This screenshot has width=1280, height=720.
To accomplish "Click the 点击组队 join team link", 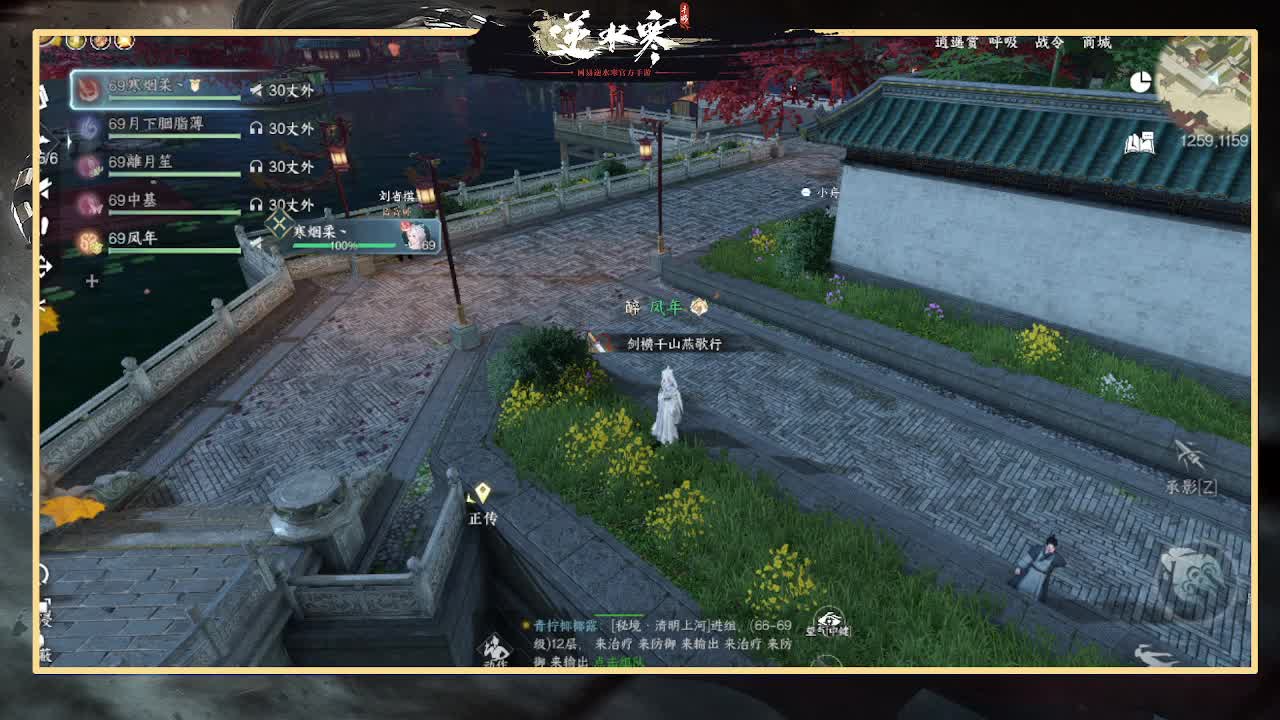I will click(x=619, y=662).
